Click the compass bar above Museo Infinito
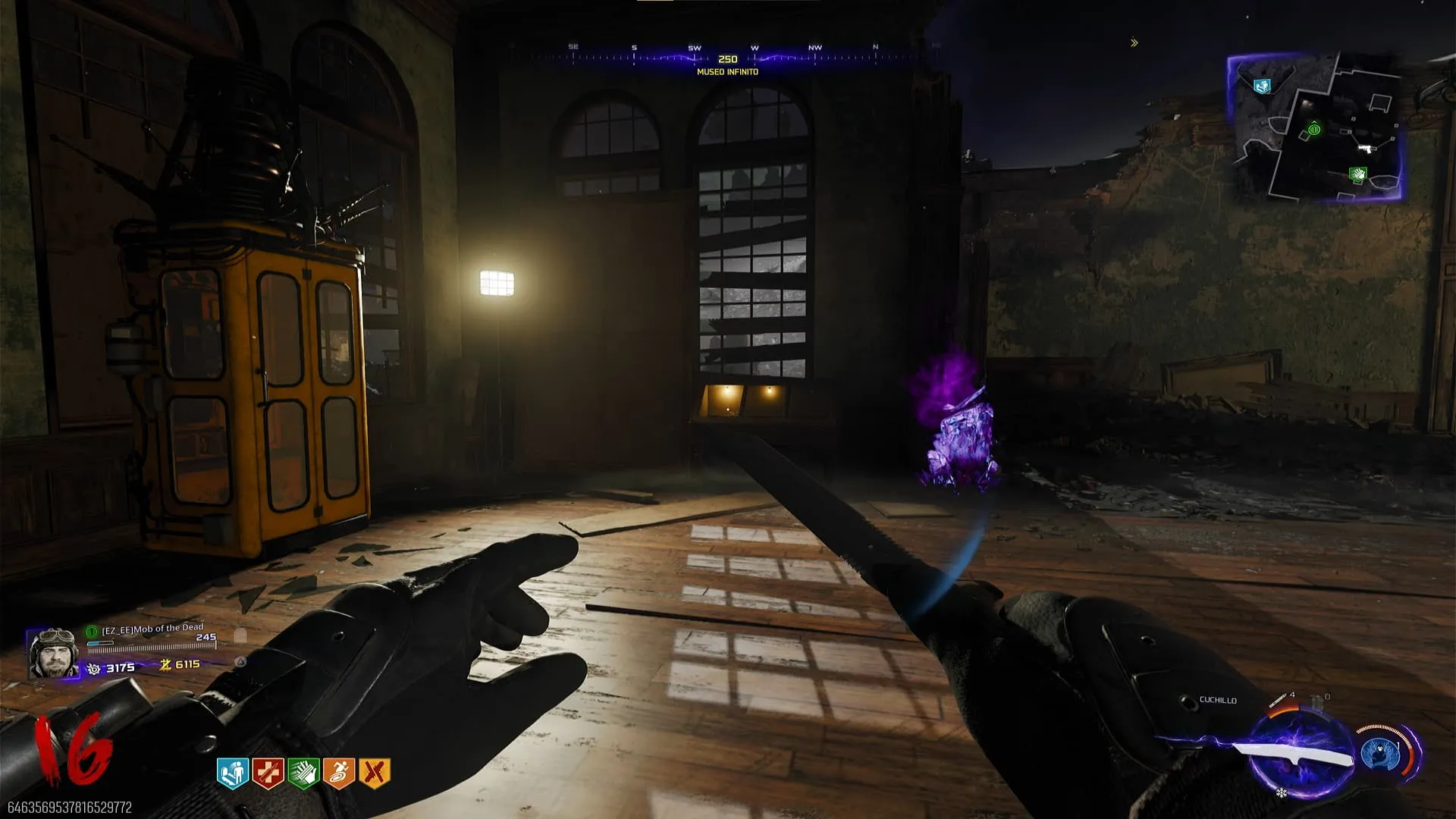 [x=726, y=53]
